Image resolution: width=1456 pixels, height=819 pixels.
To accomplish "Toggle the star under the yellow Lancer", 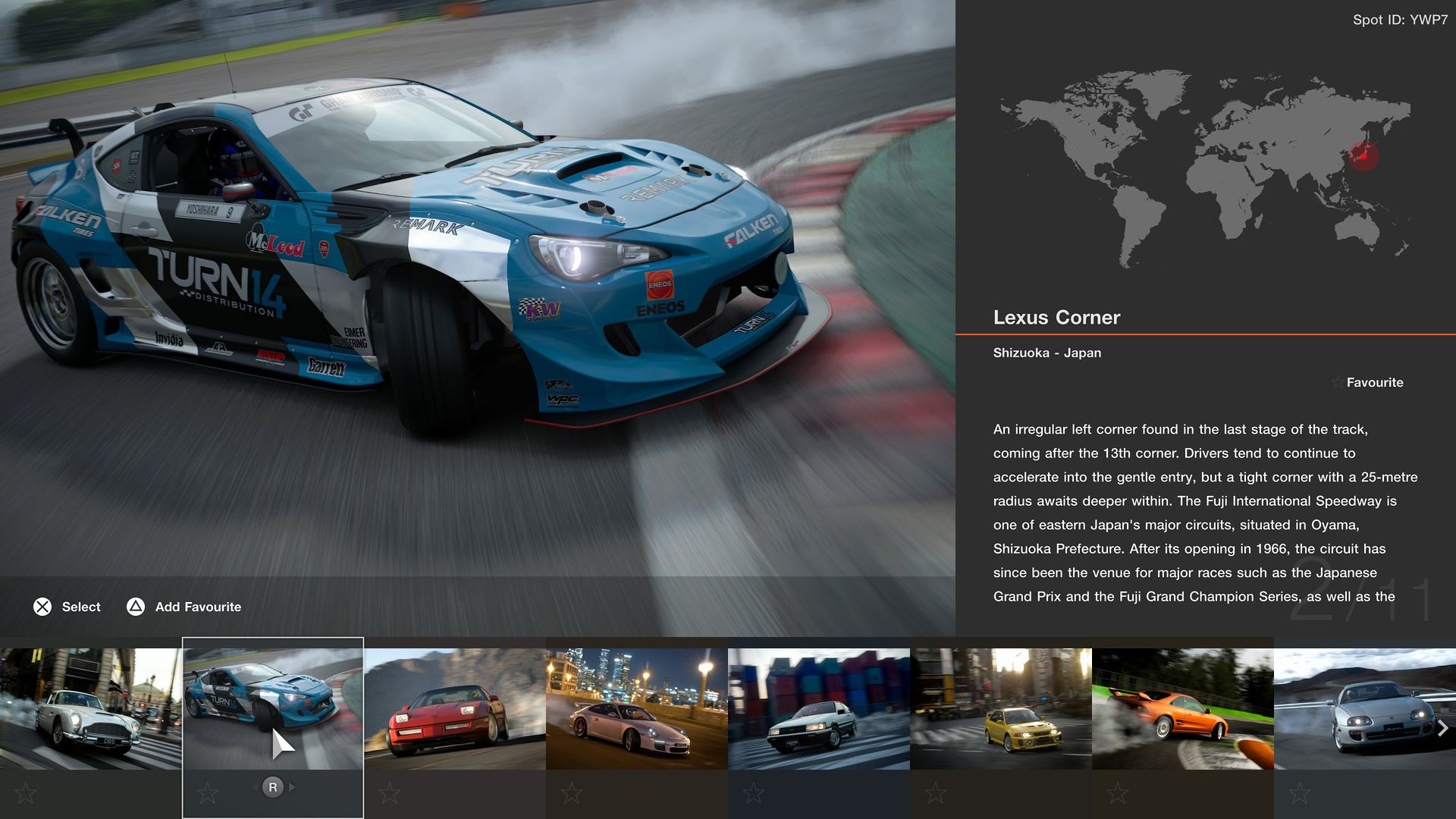I will [x=936, y=793].
